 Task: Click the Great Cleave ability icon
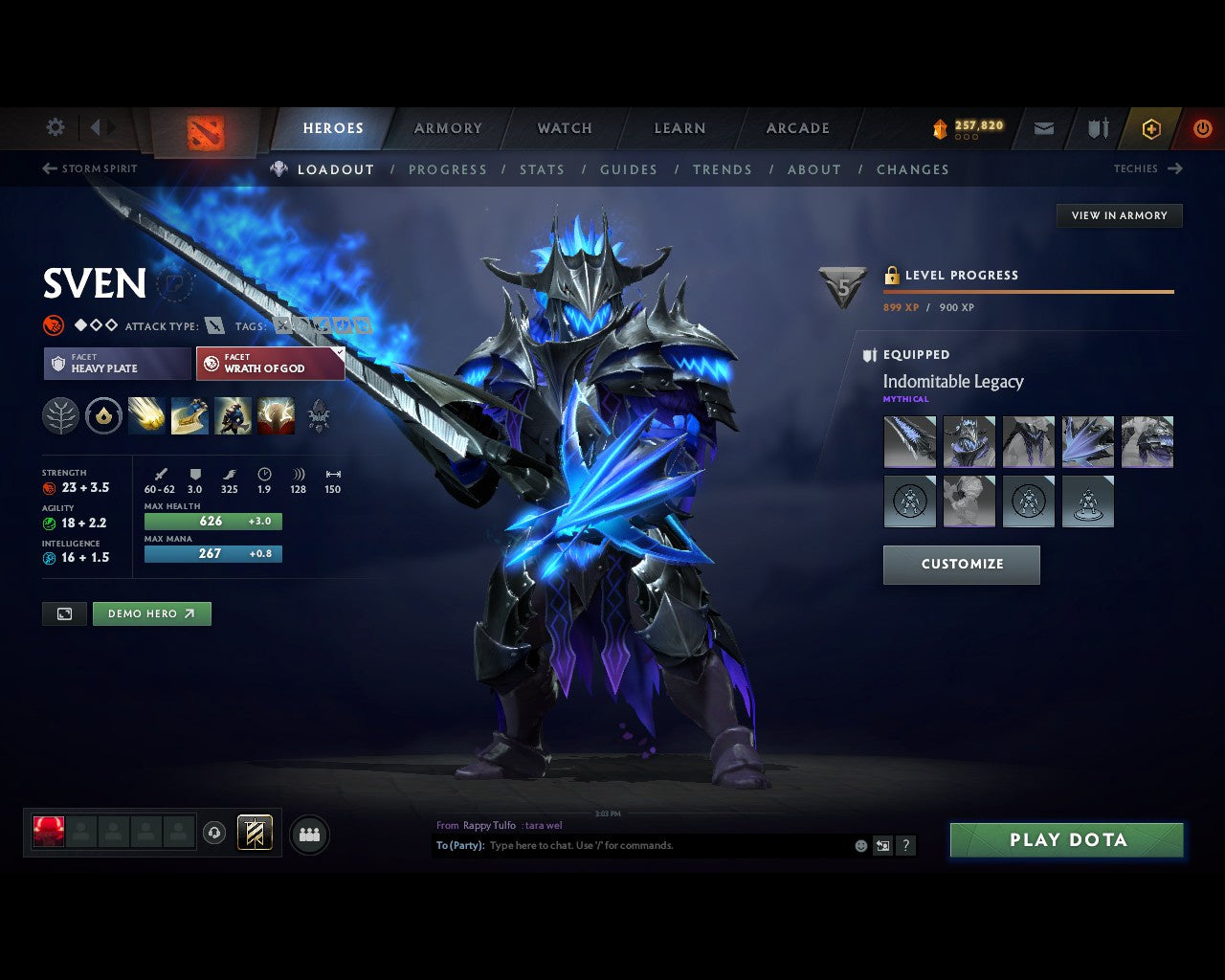189,415
